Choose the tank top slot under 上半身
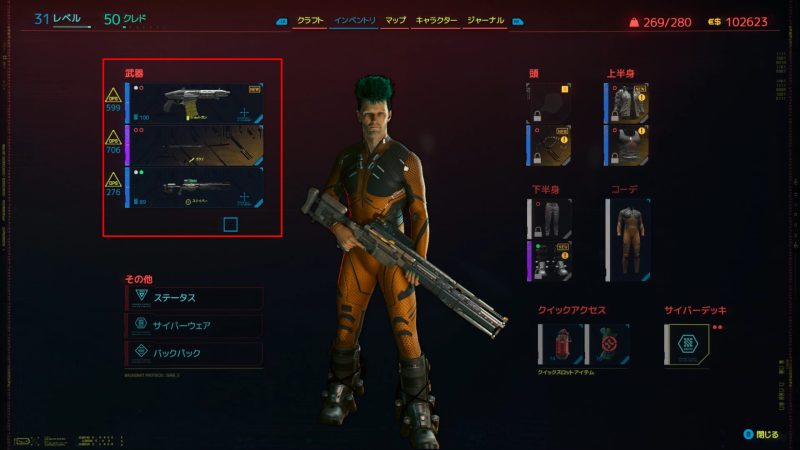This screenshot has width=800, height=450. point(627,145)
